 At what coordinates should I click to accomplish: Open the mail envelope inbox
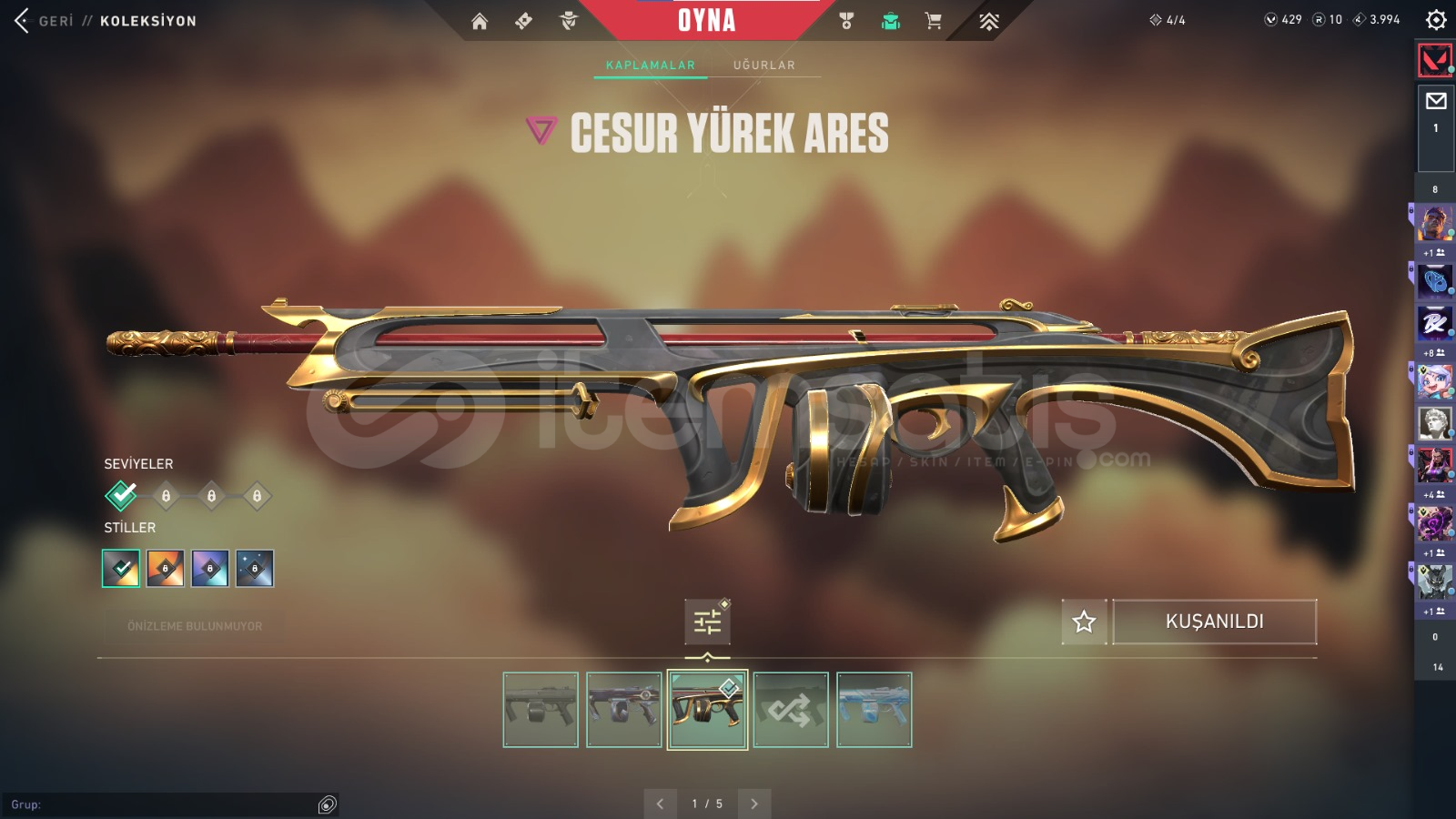click(x=1436, y=101)
